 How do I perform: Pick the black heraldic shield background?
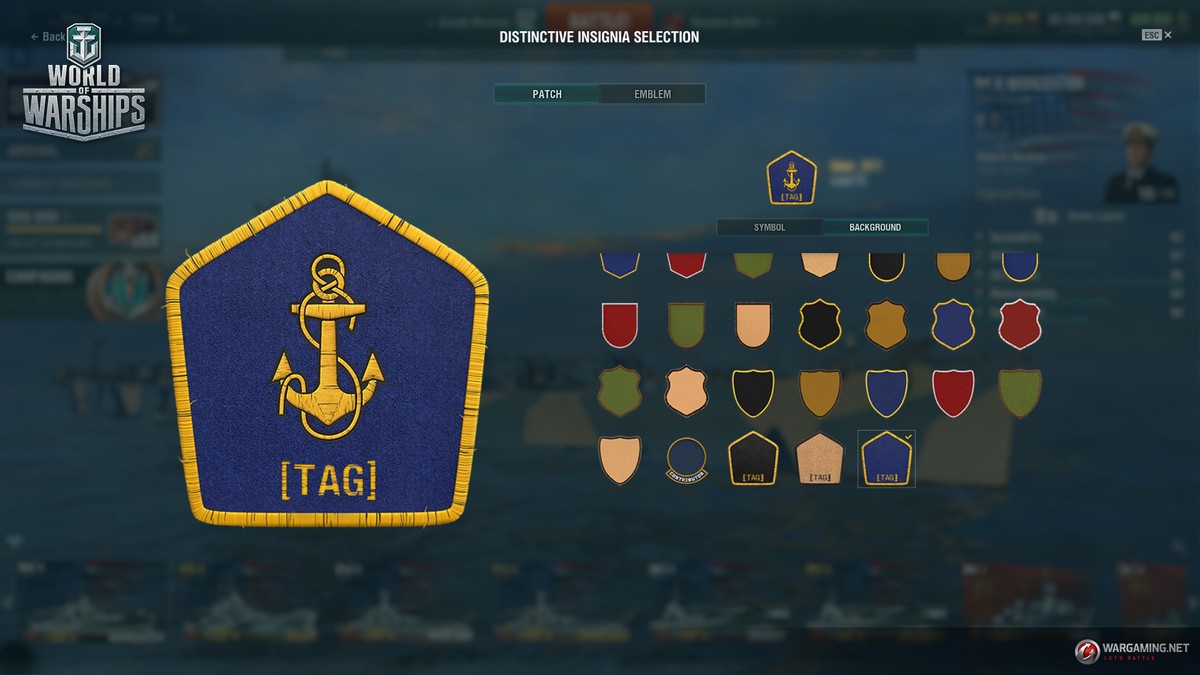coord(753,392)
